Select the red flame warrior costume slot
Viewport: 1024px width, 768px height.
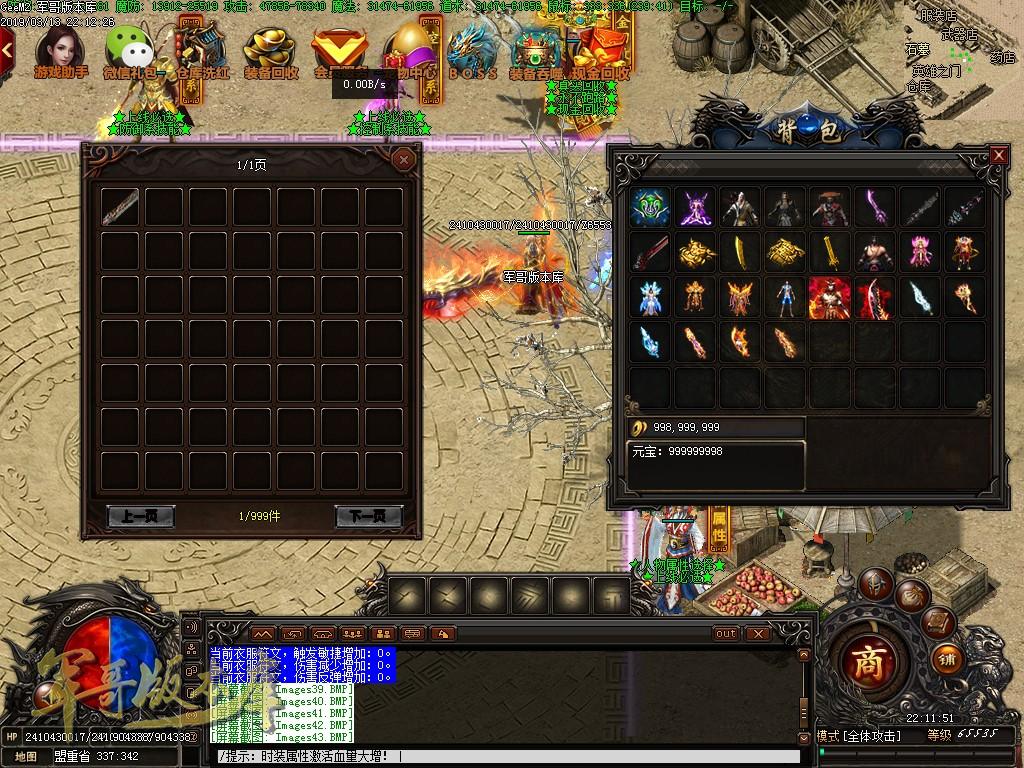(829, 297)
